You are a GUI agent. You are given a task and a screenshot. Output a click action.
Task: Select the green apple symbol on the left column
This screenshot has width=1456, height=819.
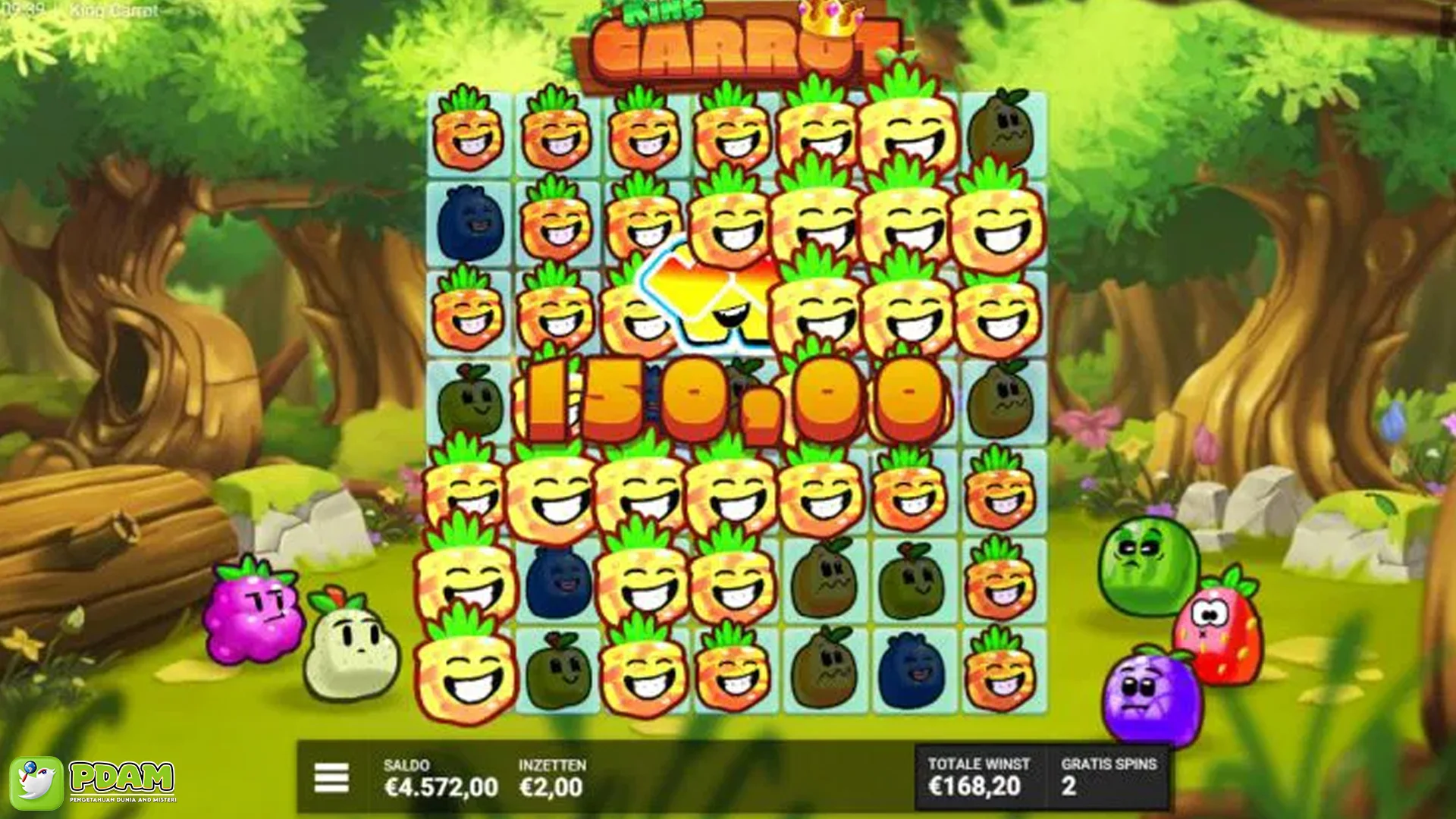pos(470,402)
